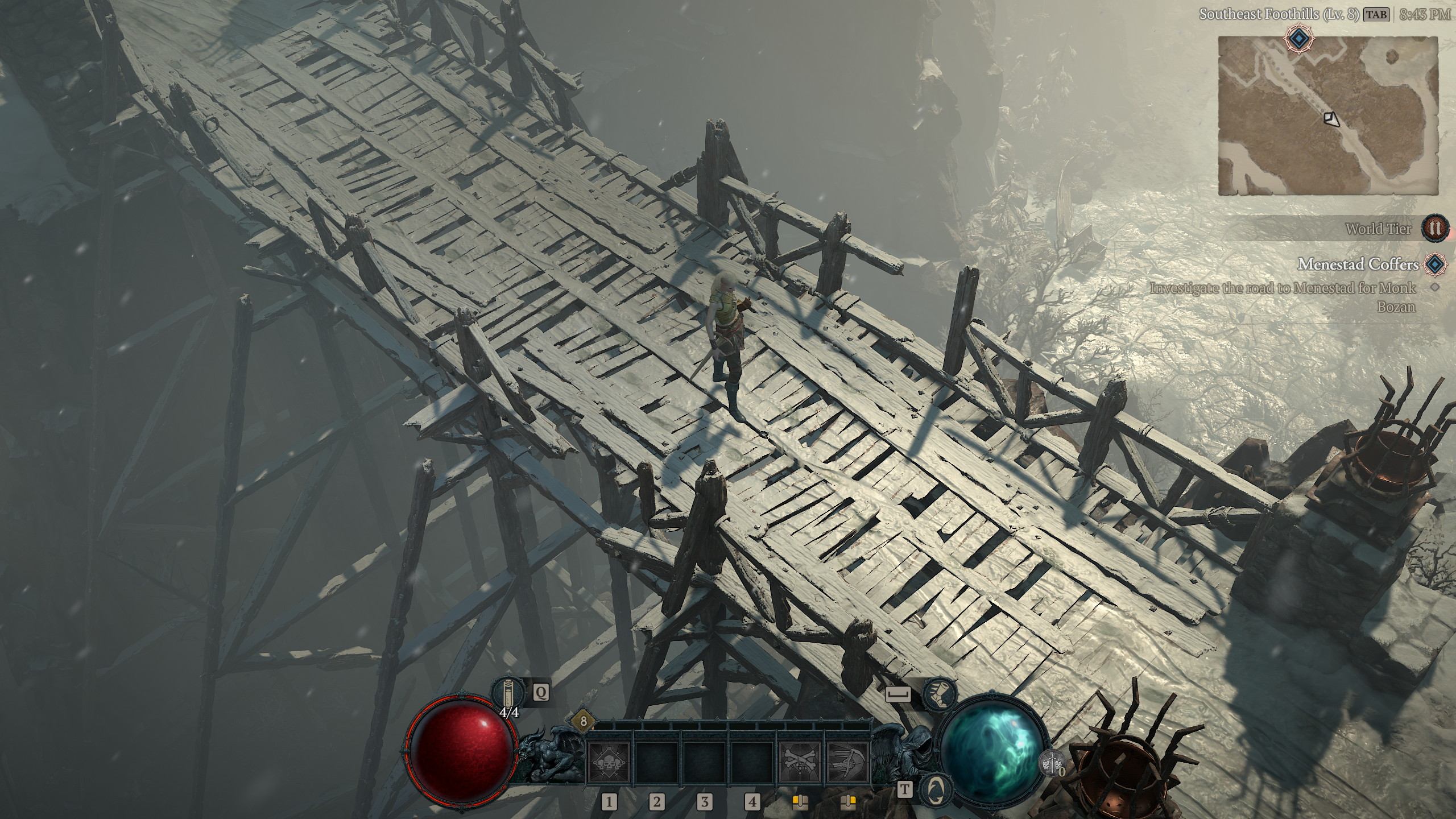Trigger the winged boot evade icon
1456x819 pixels.
click(x=938, y=693)
